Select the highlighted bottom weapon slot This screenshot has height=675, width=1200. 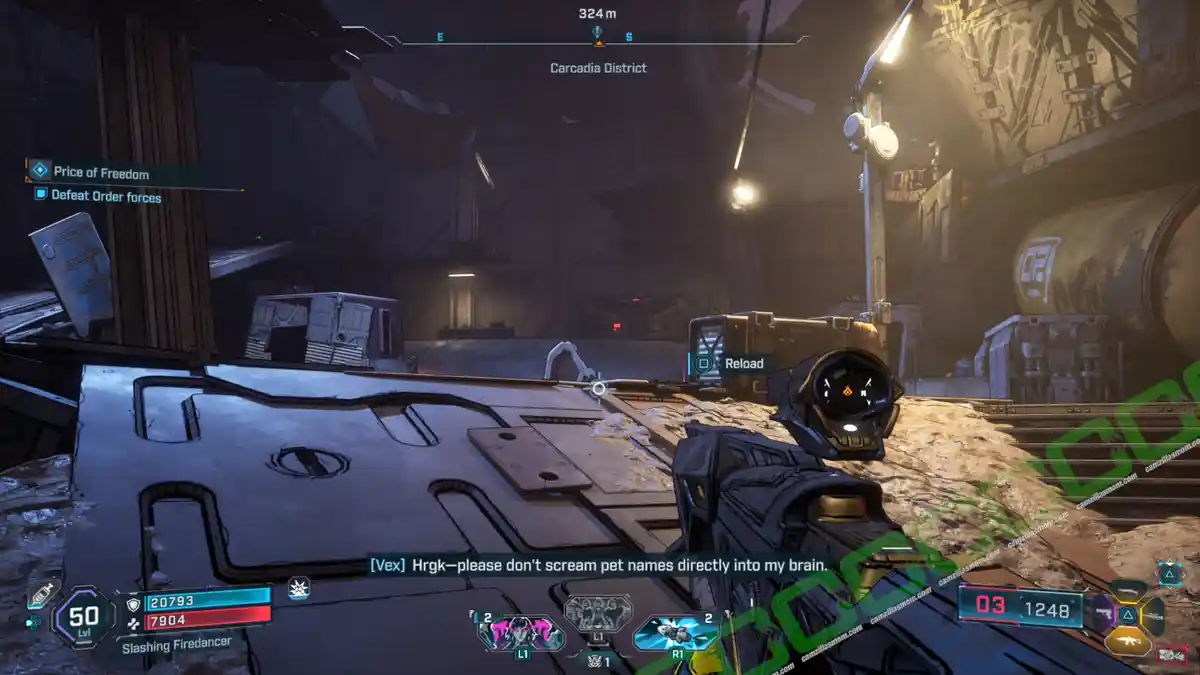1127,641
